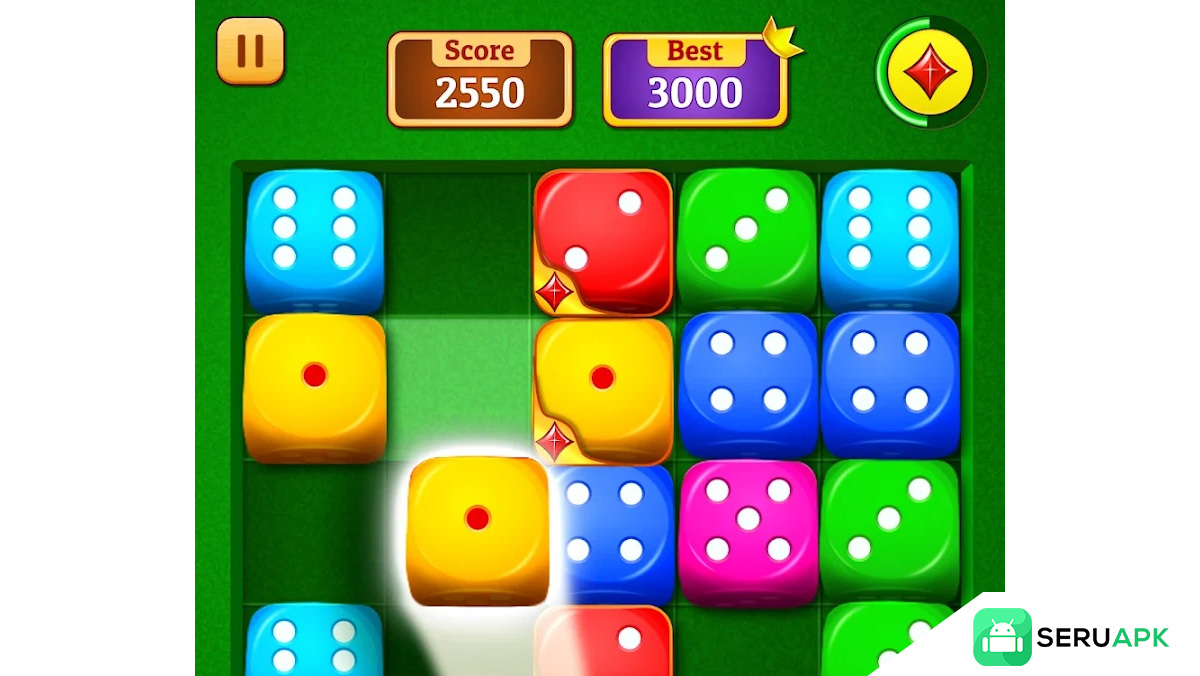
Task: Pause the game with the pause button
Action: tap(250, 51)
